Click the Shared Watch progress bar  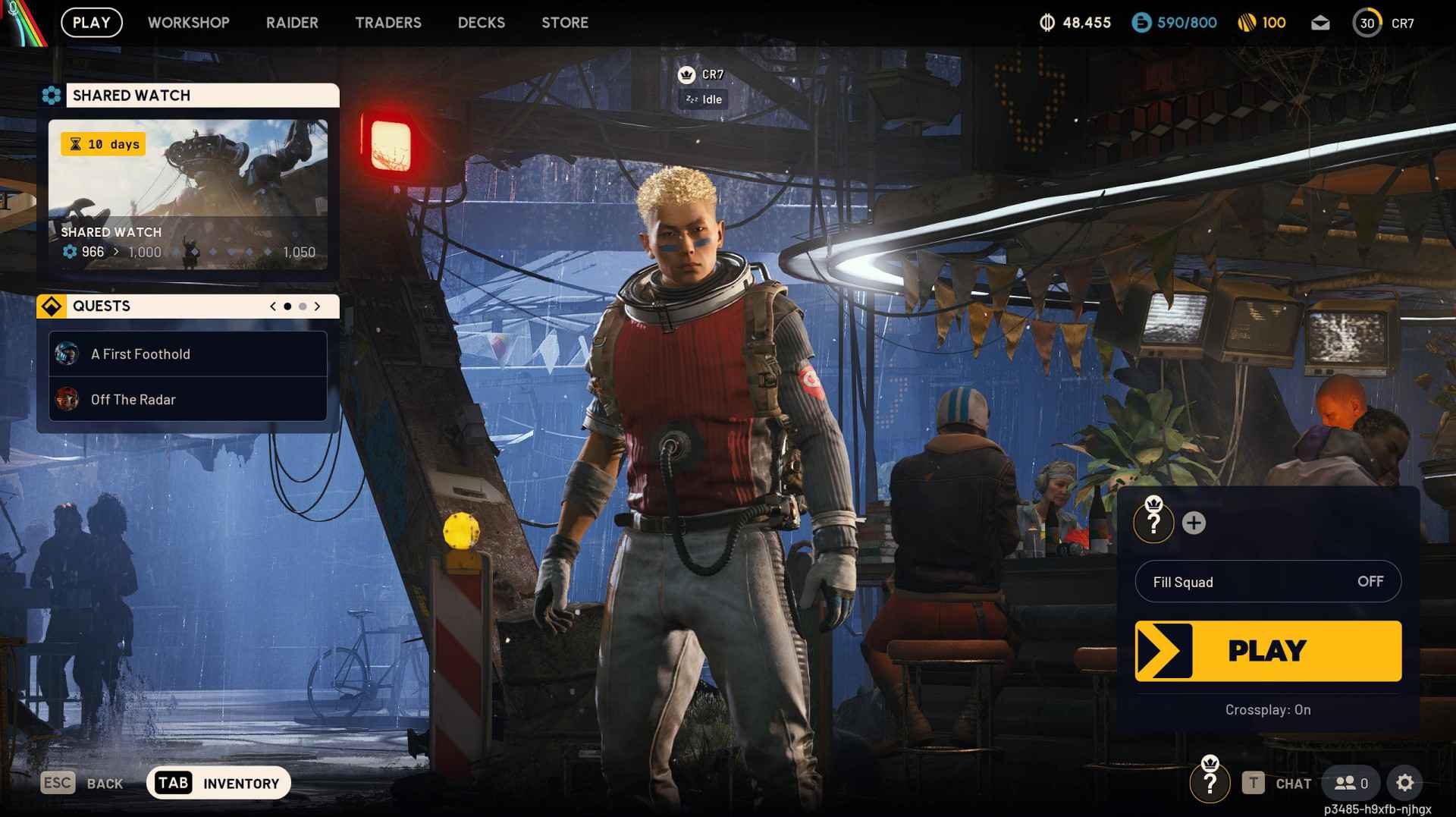pos(190,252)
